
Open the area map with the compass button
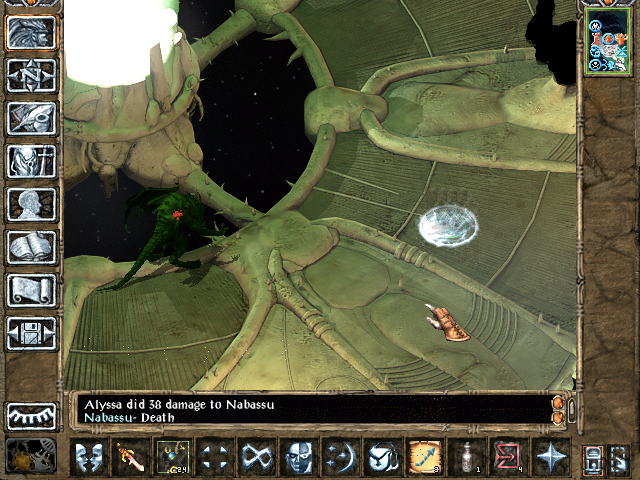(31, 75)
